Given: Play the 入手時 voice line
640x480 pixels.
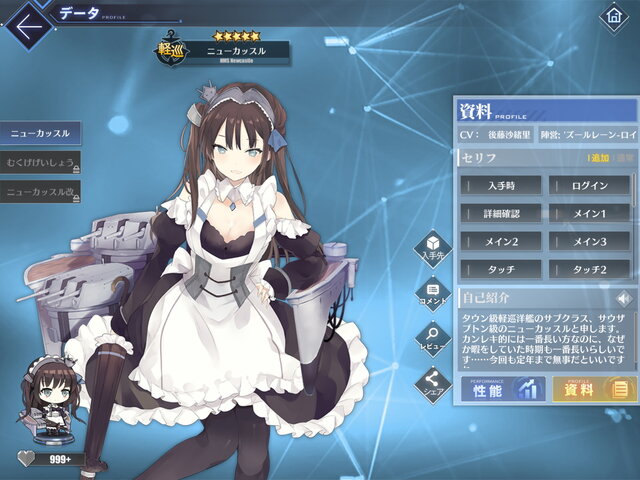Looking at the screenshot, I should point(501,185).
